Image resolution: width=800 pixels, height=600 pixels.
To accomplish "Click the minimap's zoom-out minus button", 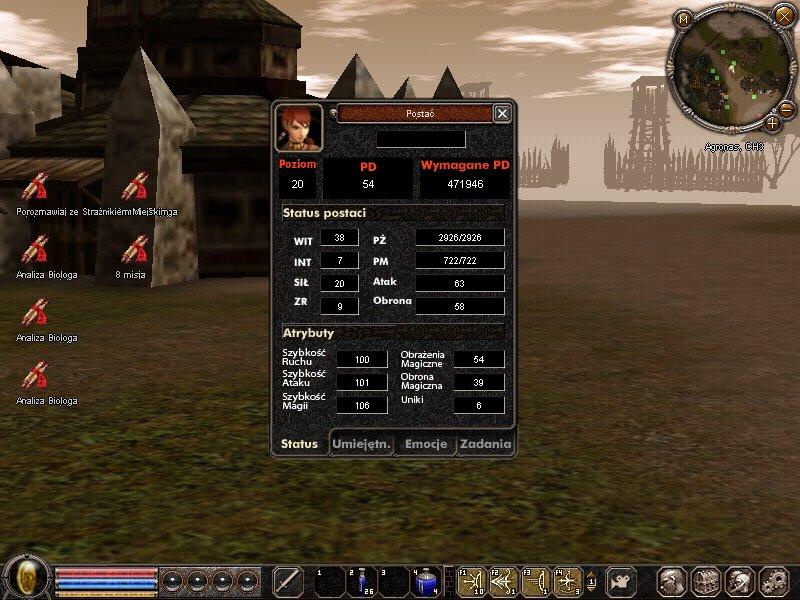I will pos(786,108).
